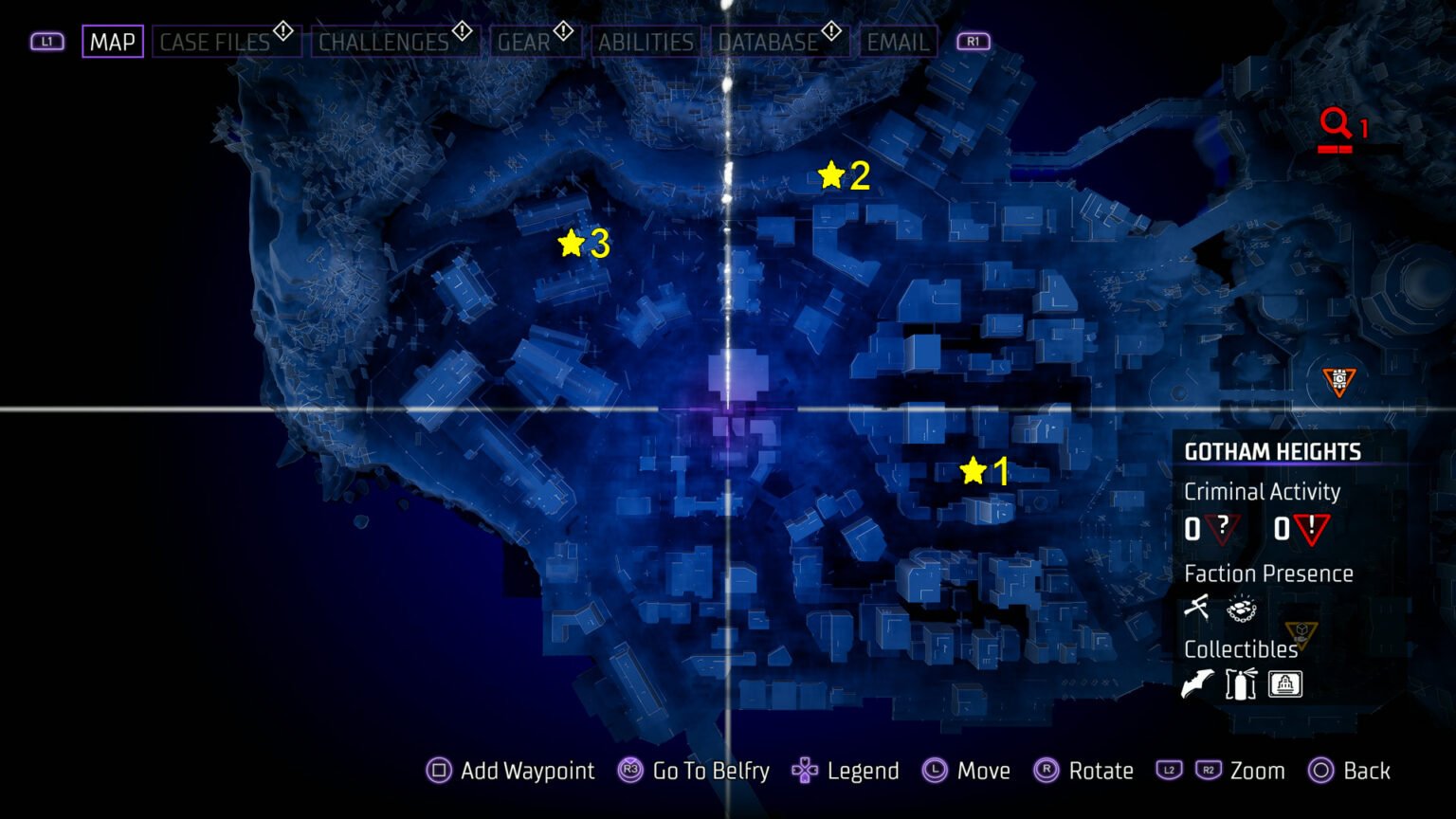Click the red magnifying glass search icon
1456x819 pixels.
click(x=1337, y=123)
